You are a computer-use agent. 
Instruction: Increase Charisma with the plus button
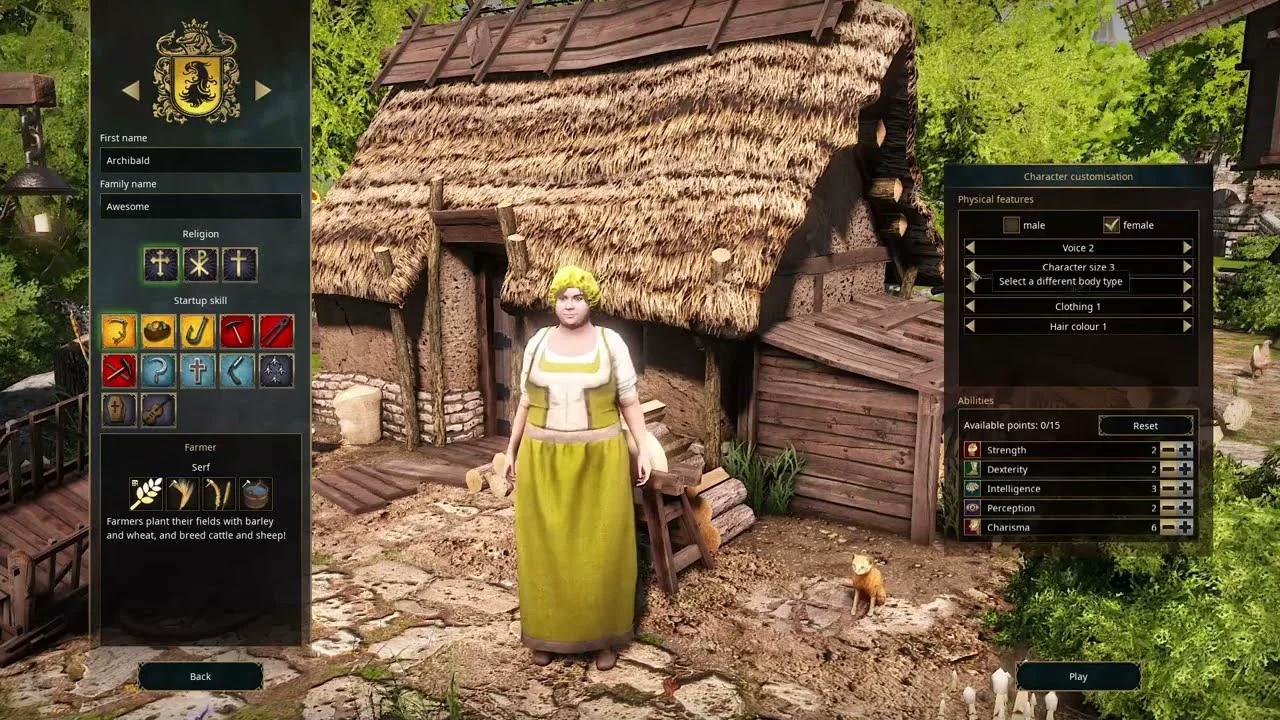[x=1186, y=527]
